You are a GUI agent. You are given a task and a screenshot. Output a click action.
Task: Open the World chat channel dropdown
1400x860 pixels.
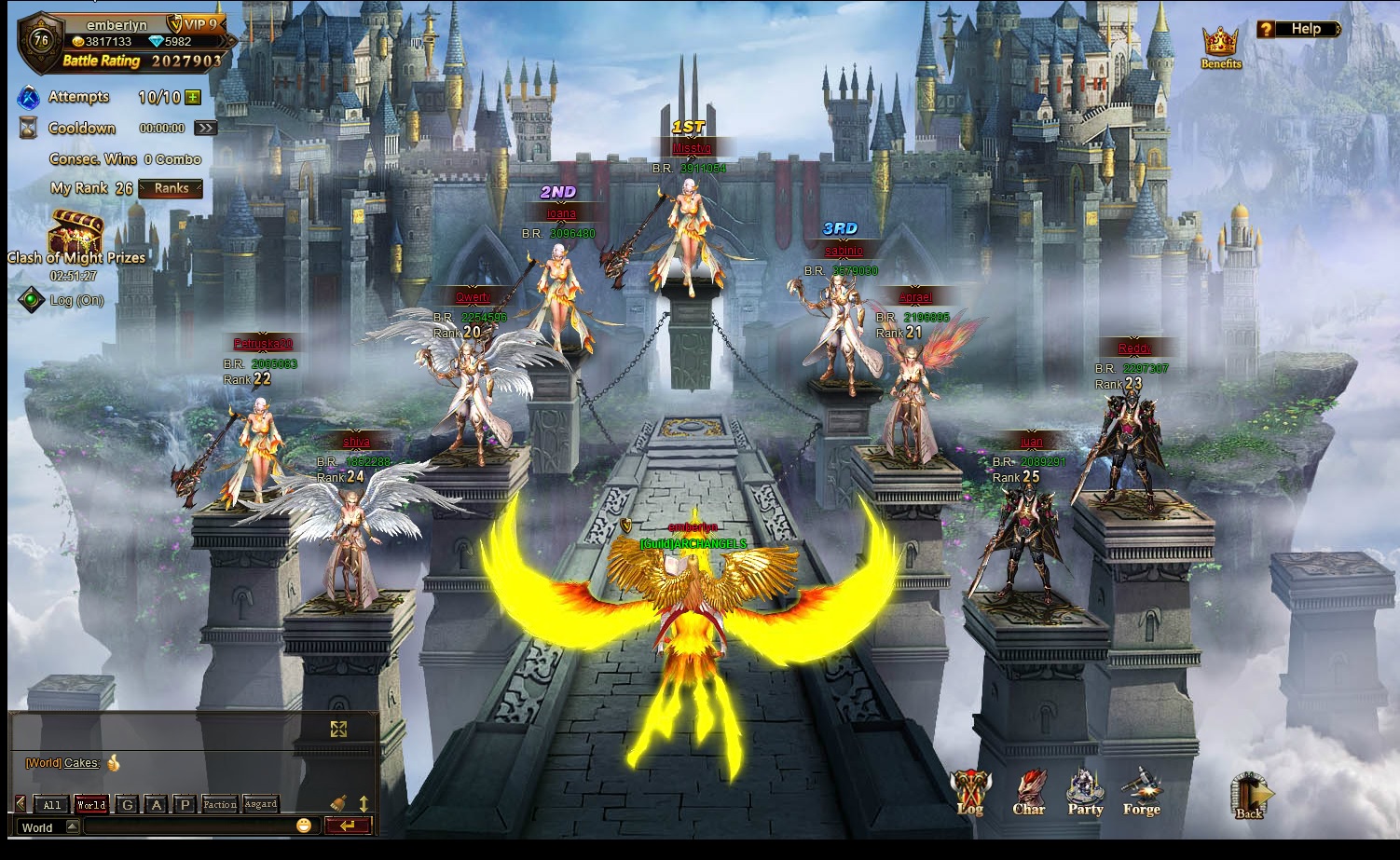72,826
